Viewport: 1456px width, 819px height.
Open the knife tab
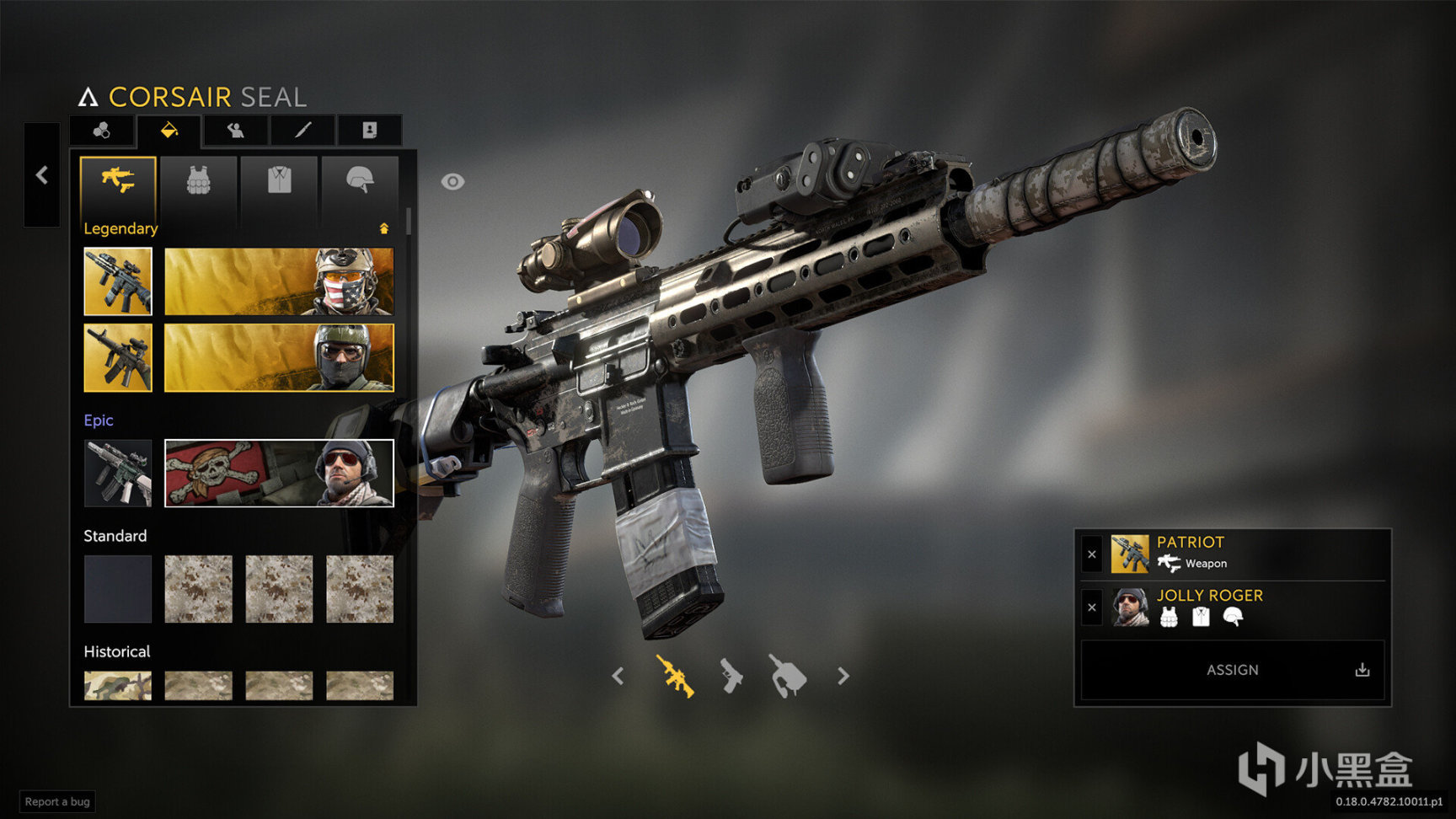(302, 131)
